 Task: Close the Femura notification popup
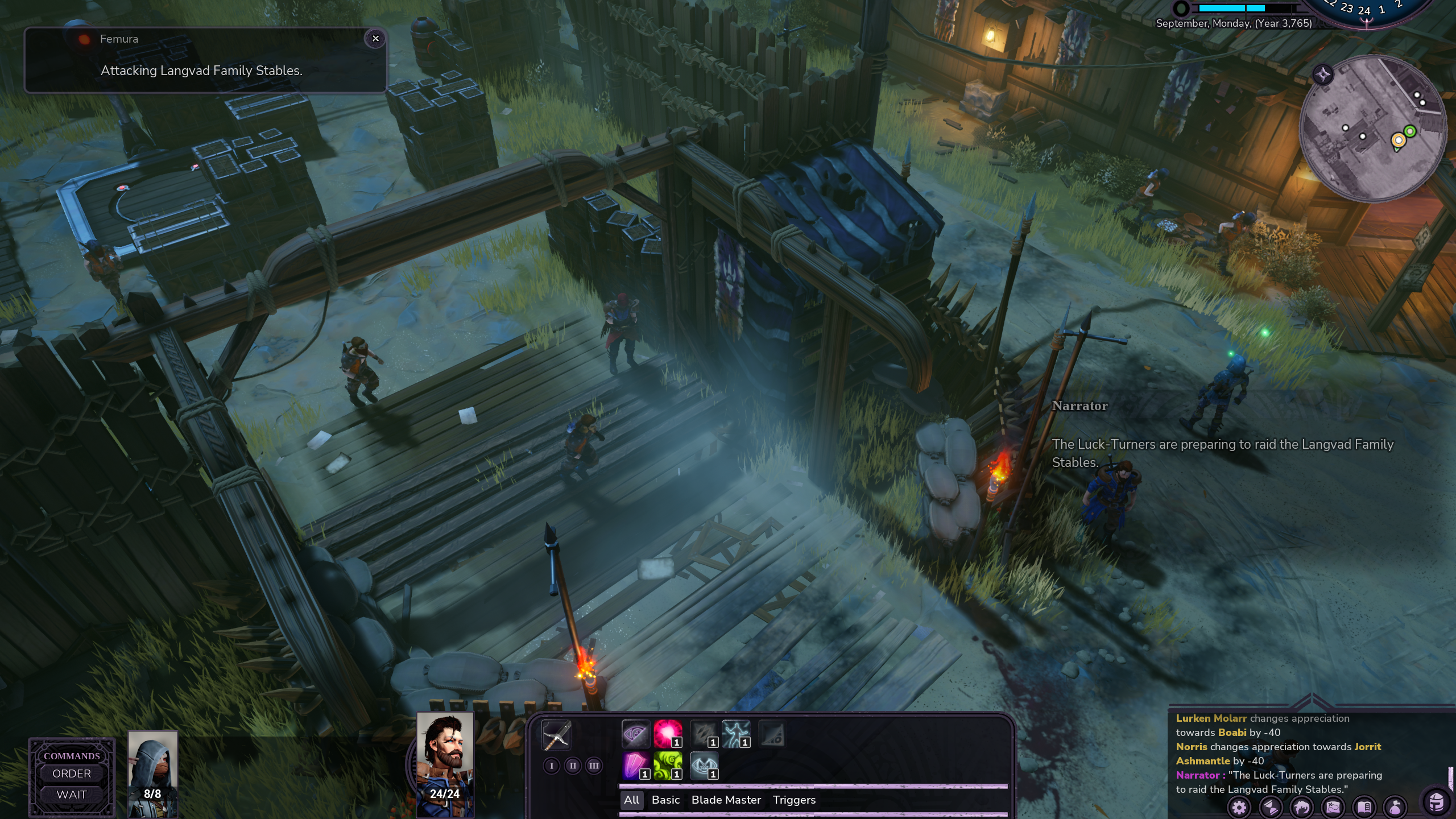pos(375,39)
